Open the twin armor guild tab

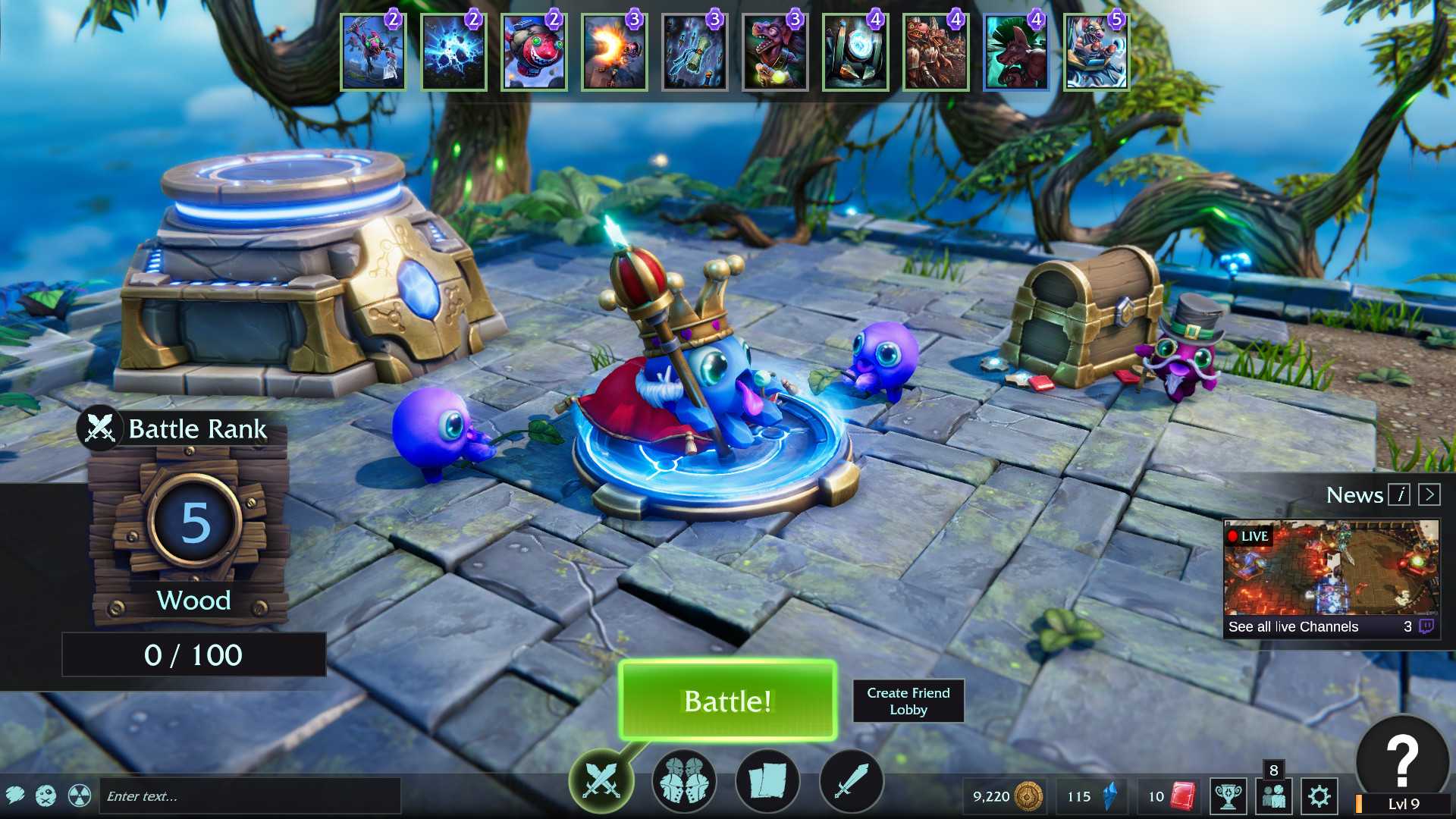683,780
